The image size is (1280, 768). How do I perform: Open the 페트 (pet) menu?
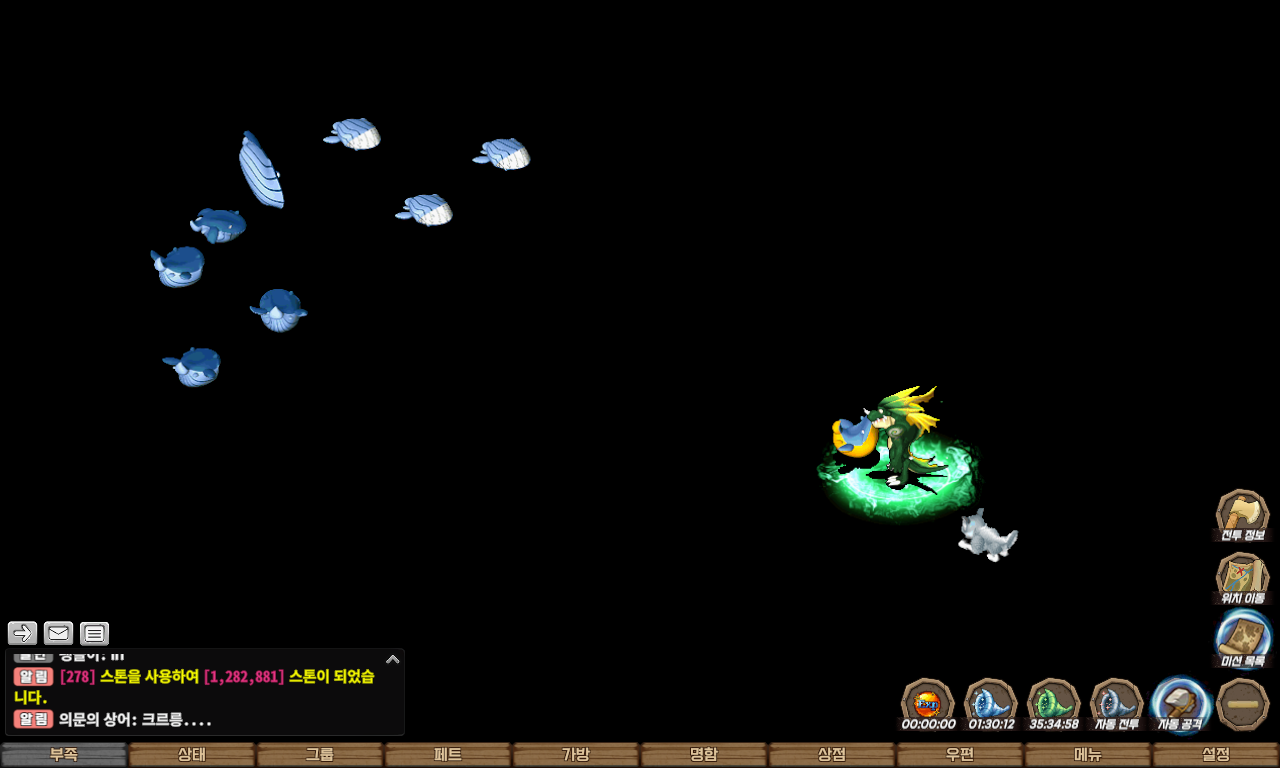tap(448, 755)
